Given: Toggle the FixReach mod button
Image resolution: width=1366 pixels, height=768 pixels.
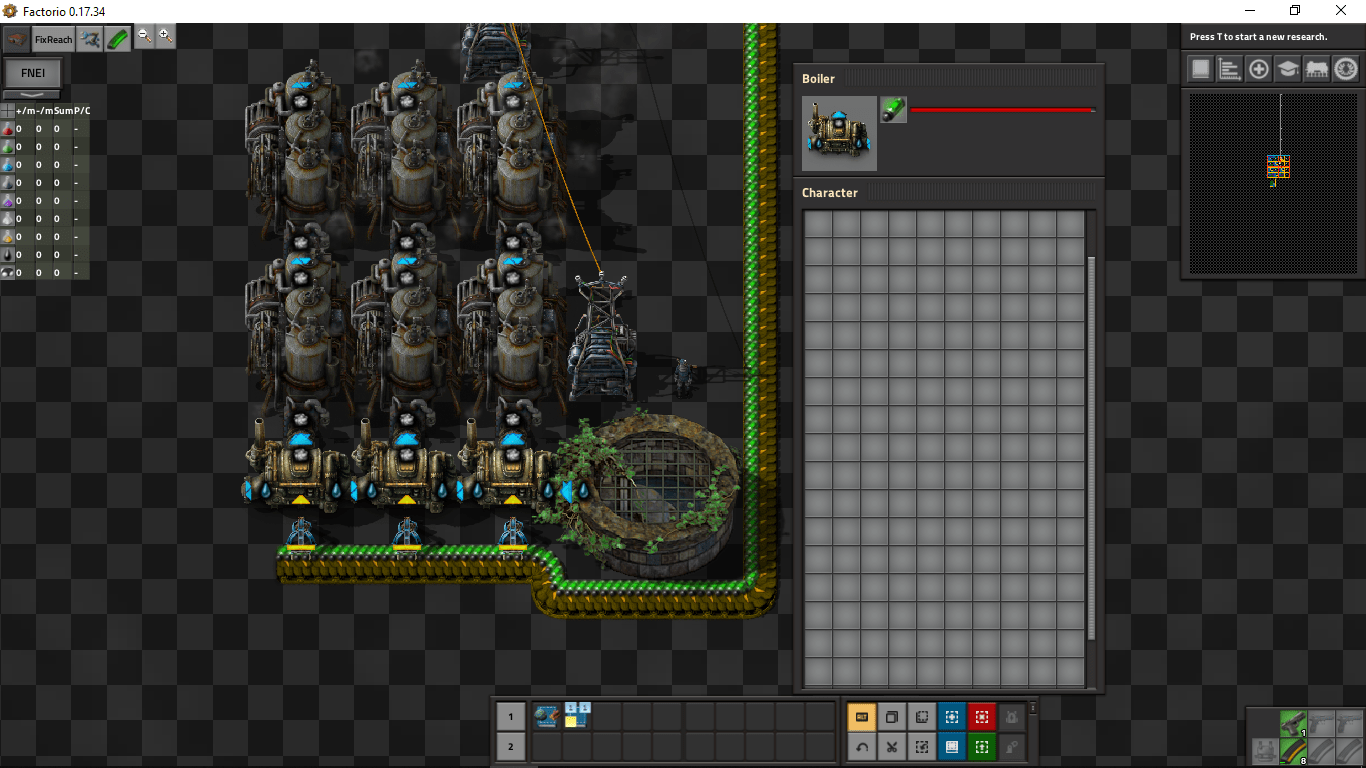Looking at the screenshot, I should 52,38.
